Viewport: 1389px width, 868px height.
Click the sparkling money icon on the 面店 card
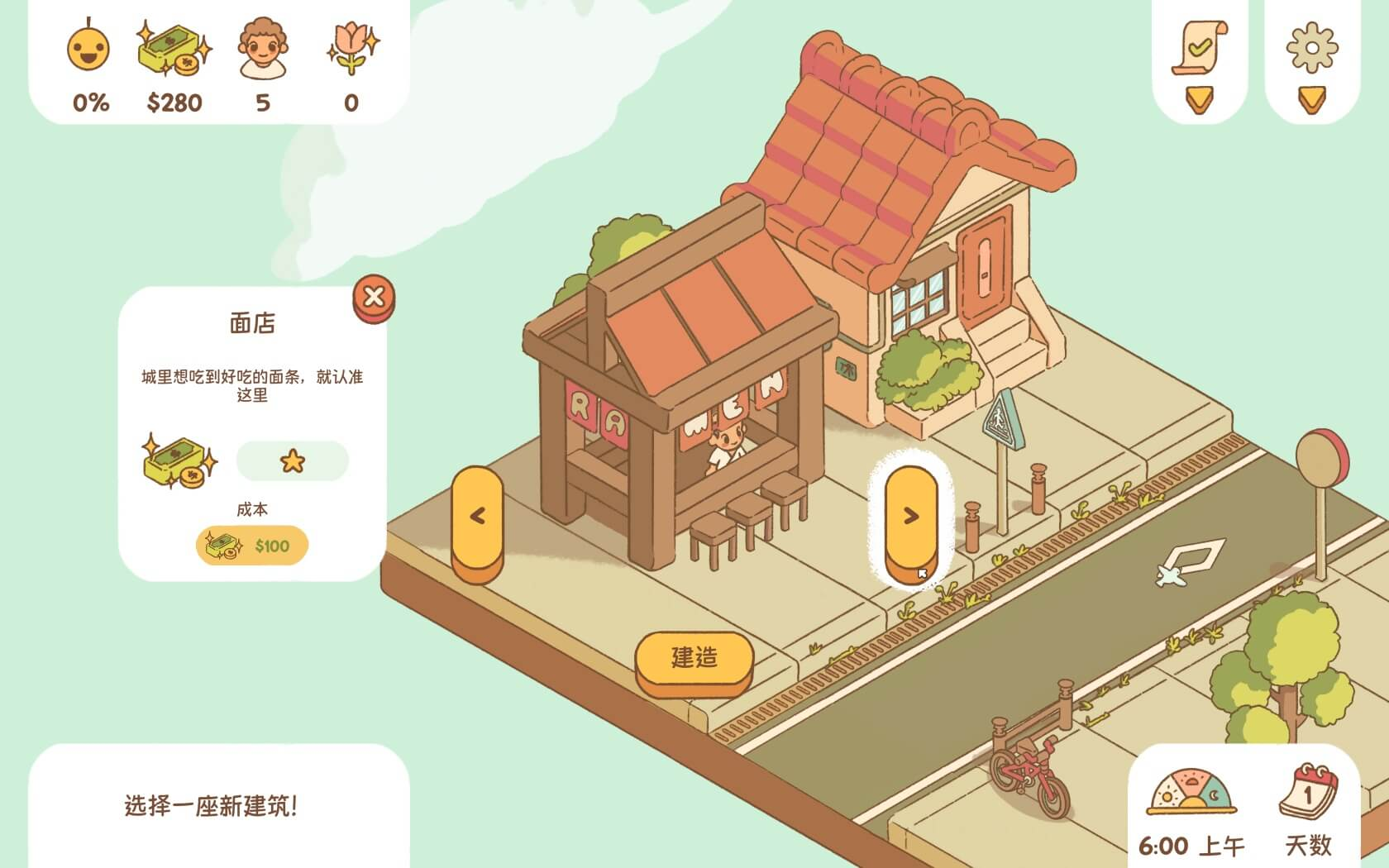[x=181, y=461]
